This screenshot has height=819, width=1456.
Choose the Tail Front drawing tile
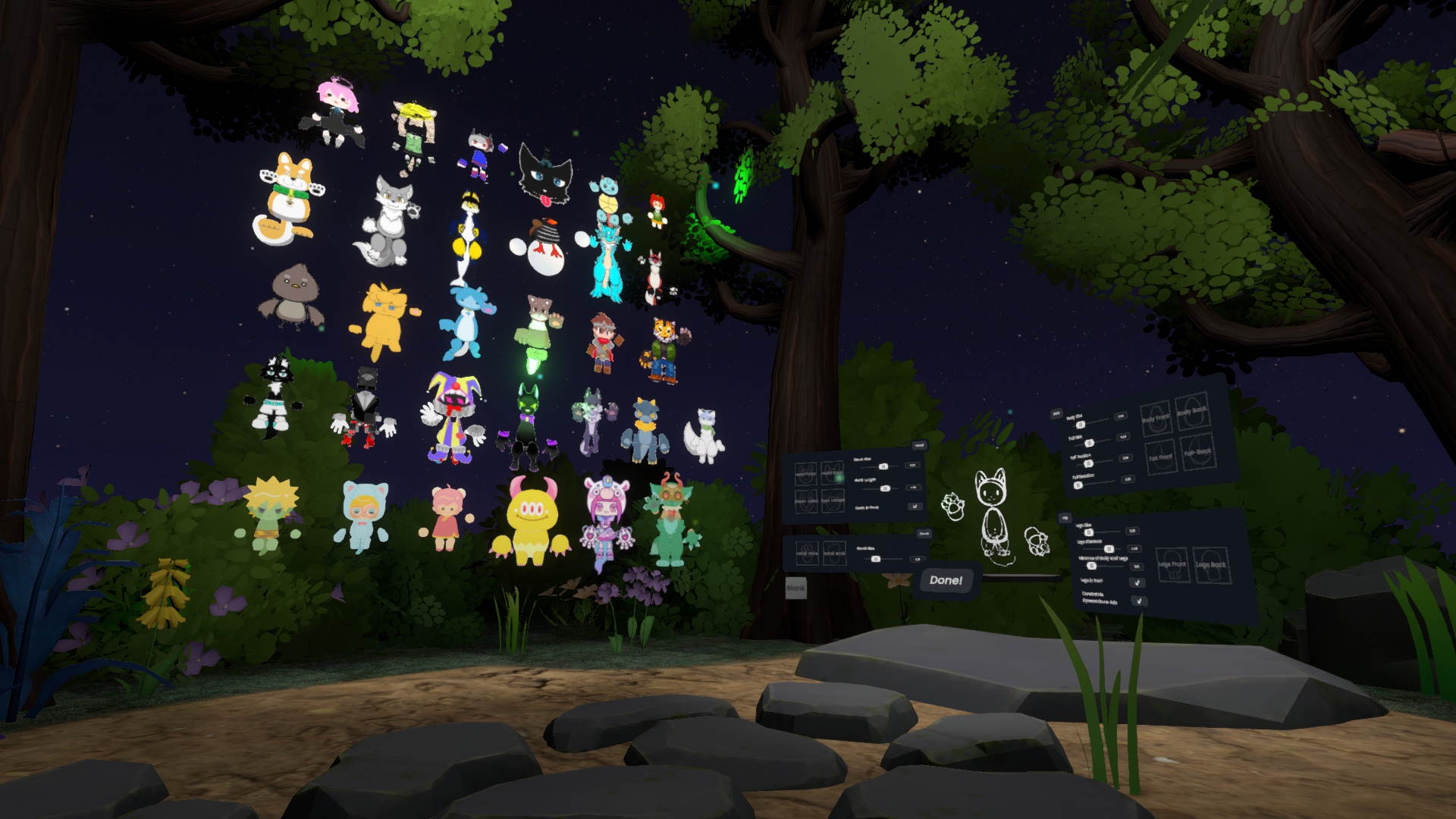(1159, 458)
